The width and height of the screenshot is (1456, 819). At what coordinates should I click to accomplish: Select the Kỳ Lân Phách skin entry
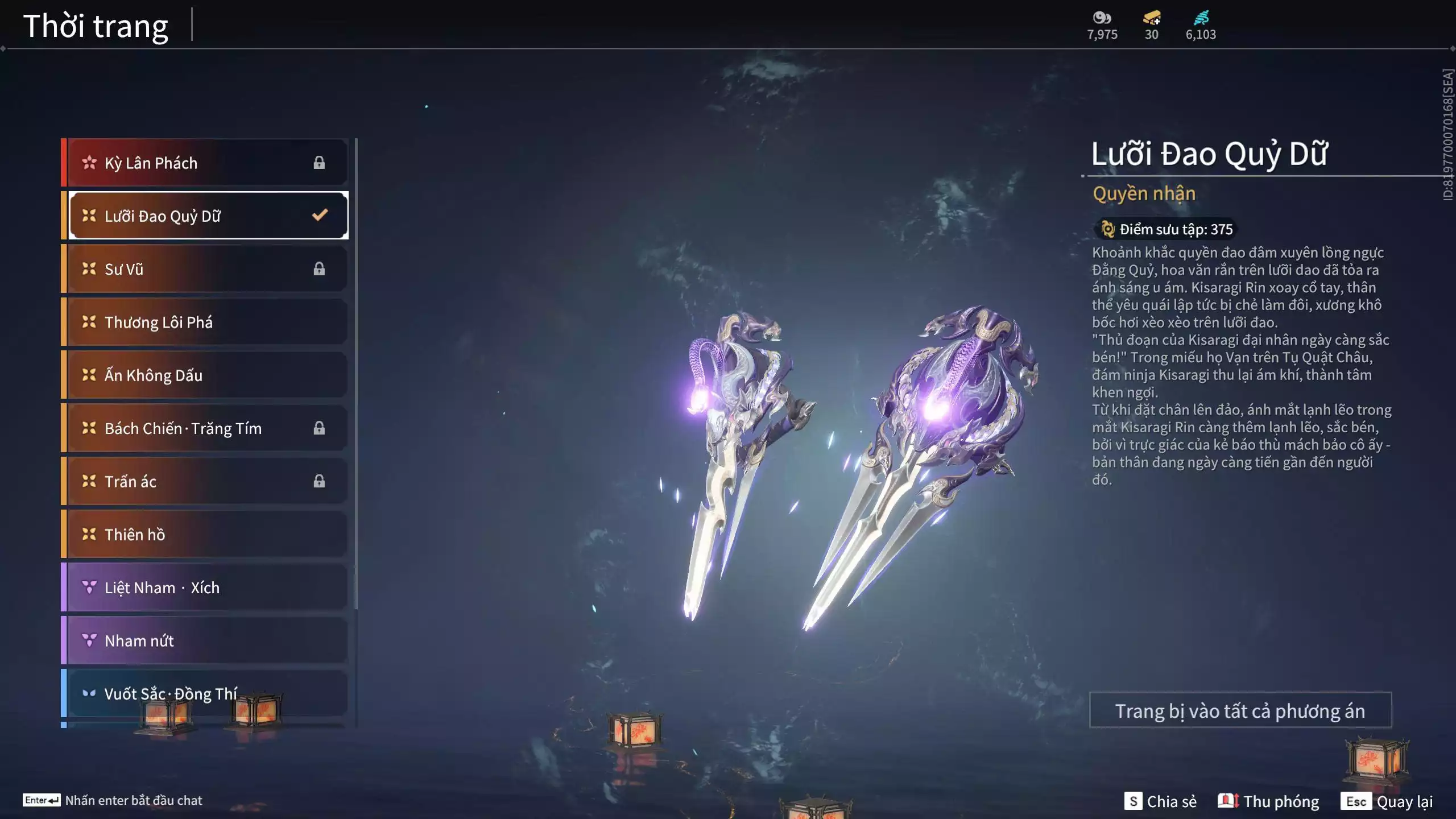coord(205,163)
